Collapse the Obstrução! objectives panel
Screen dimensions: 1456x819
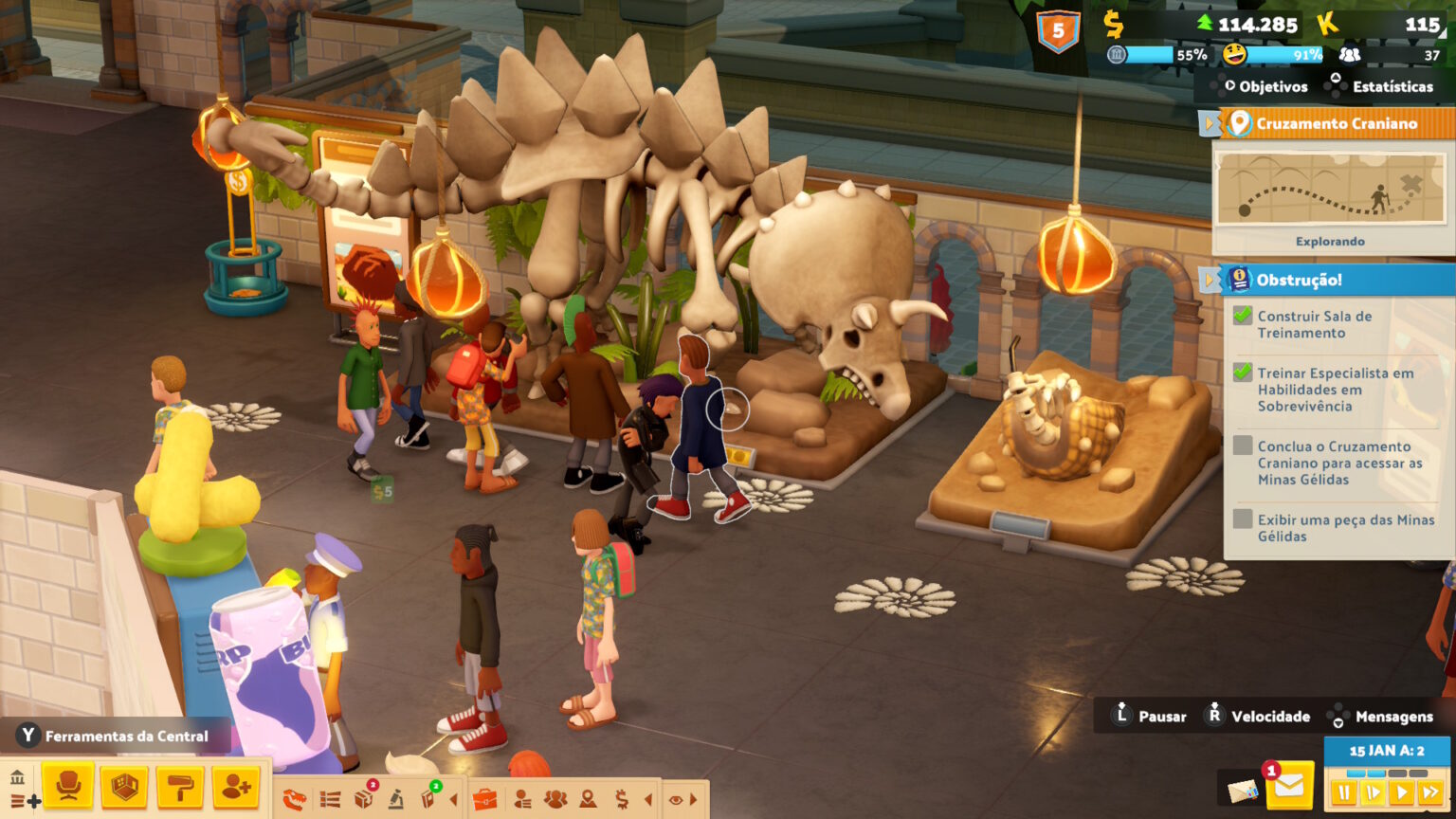(x=1209, y=280)
